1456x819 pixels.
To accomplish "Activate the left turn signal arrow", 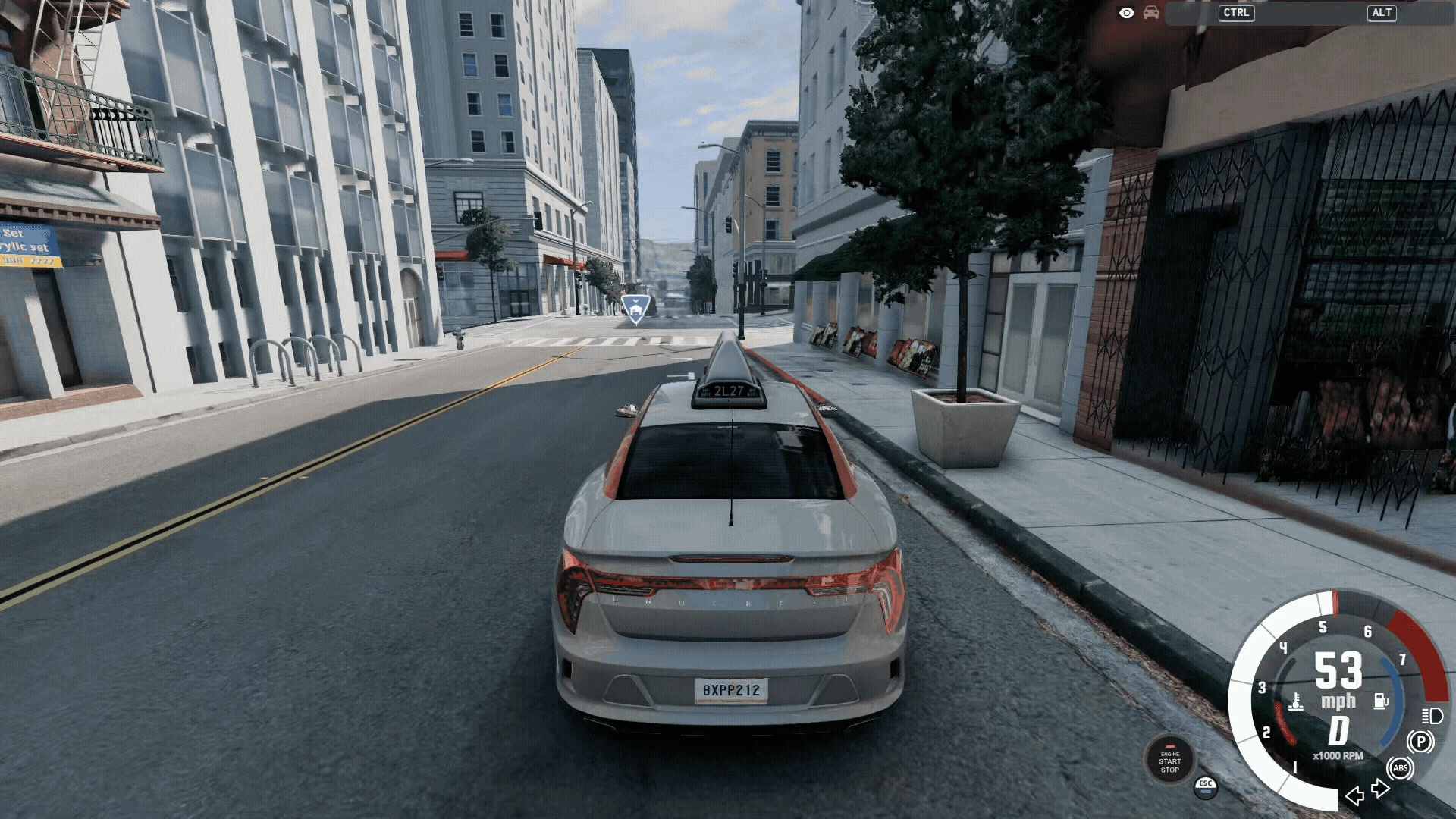I will coord(1354,795).
